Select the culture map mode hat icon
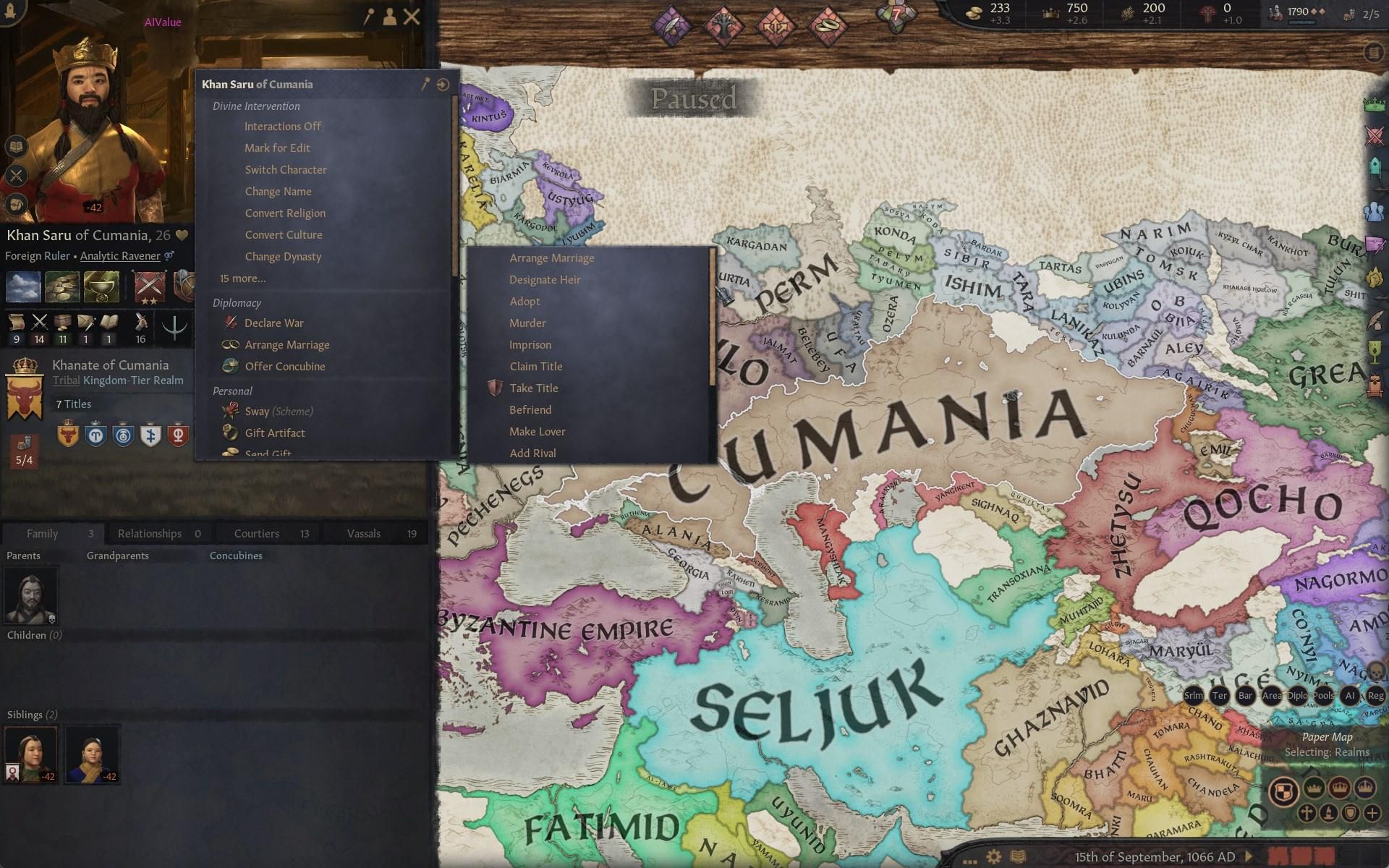This screenshot has width=1389, height=868. tap(1328, 814)
